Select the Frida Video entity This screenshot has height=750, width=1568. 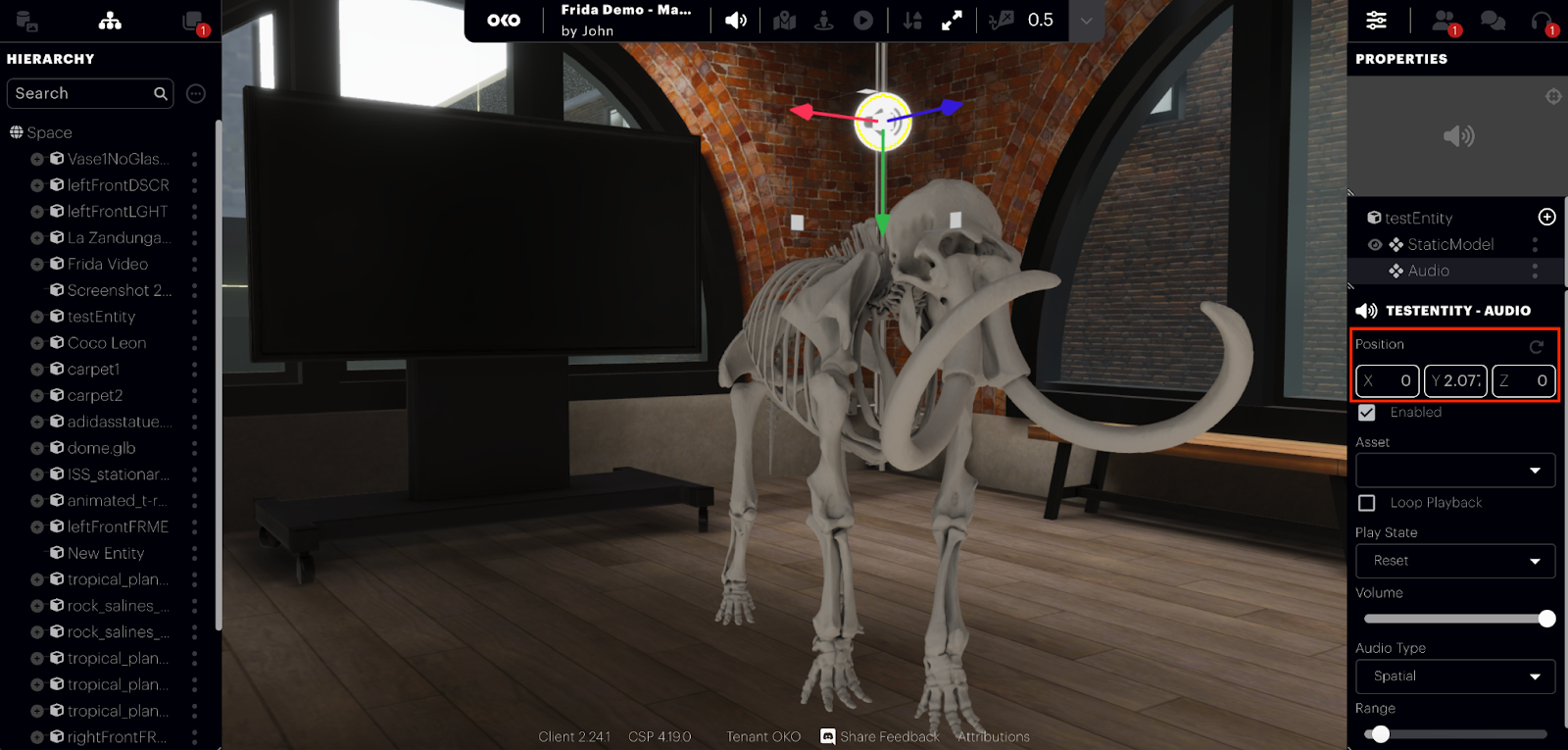pos(108,264)
